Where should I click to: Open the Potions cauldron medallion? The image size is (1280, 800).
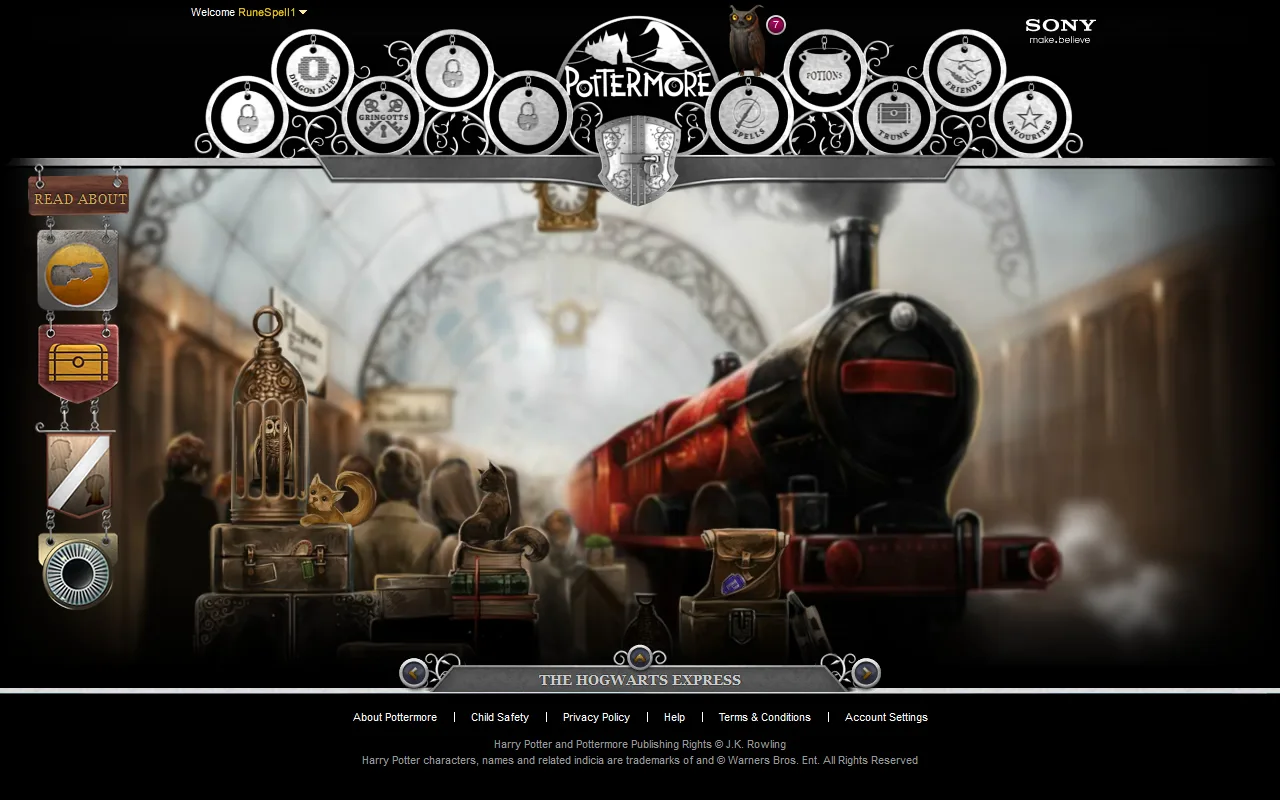click(823, 71)
